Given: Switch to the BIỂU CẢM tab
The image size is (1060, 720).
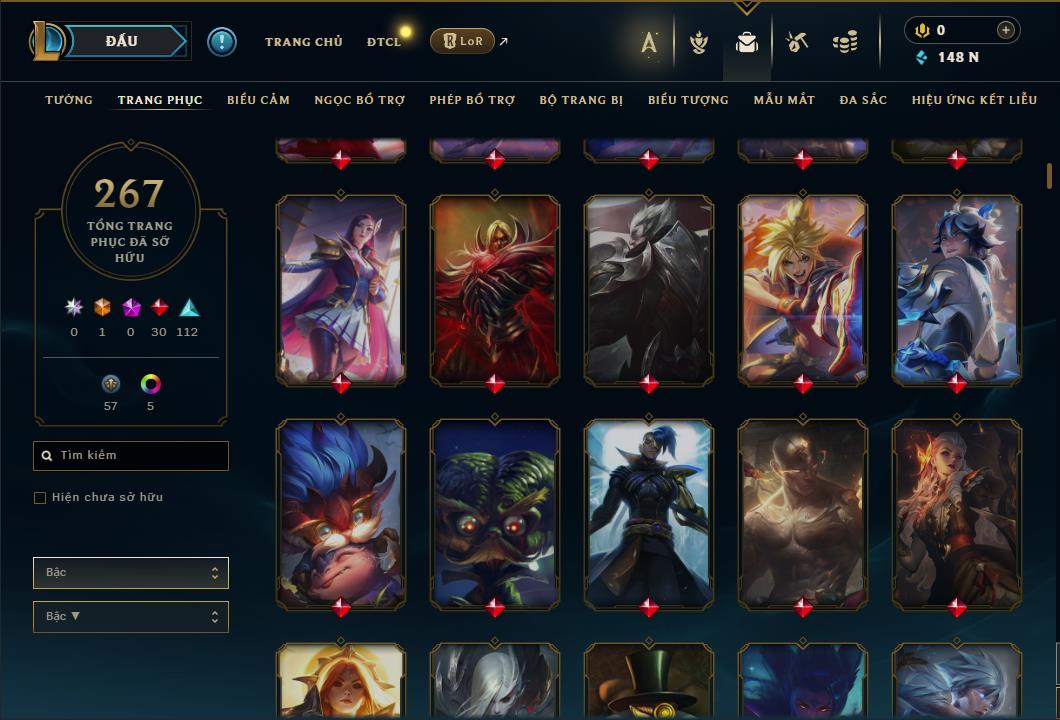Looking at the screenshot, I should point(258,100).
